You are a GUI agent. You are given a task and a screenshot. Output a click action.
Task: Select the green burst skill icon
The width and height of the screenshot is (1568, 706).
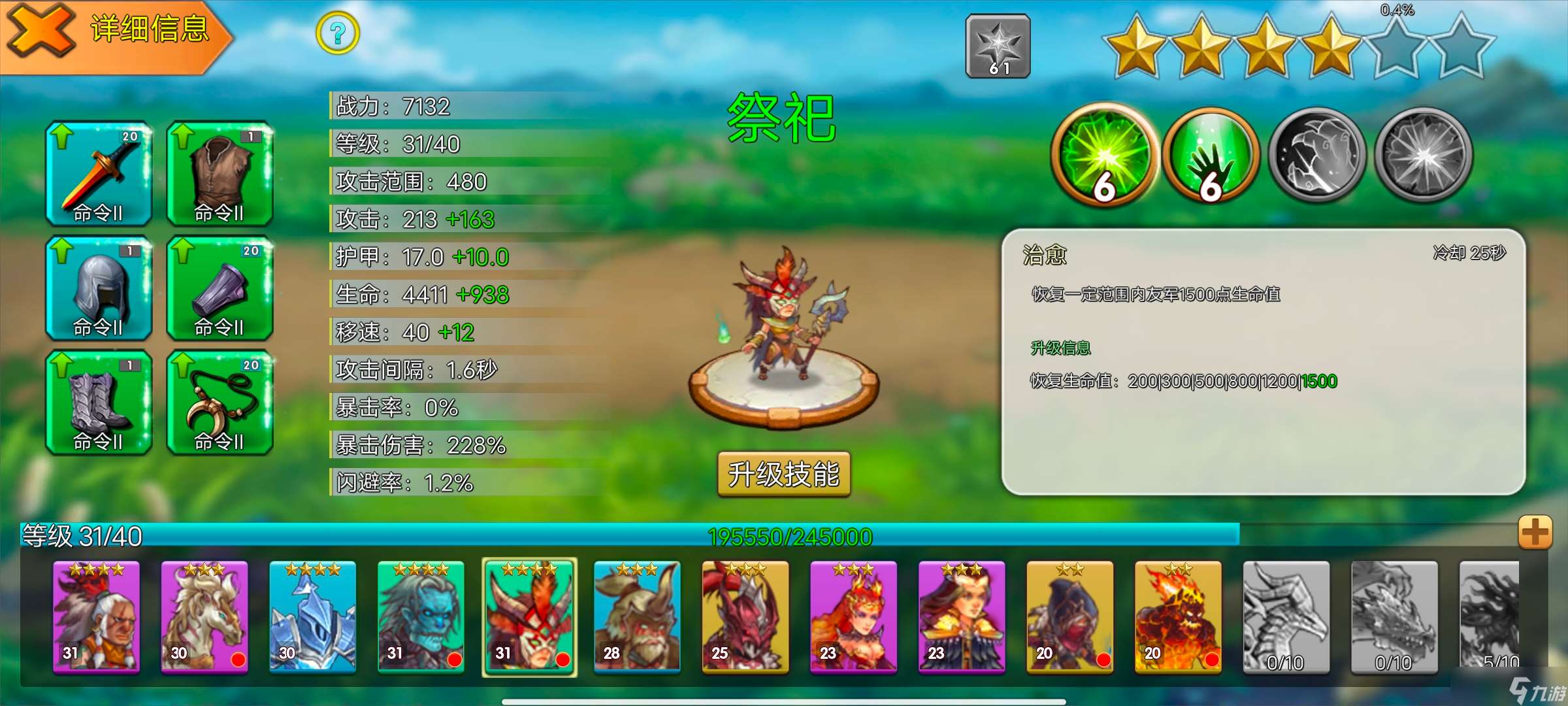[1103, 154]
